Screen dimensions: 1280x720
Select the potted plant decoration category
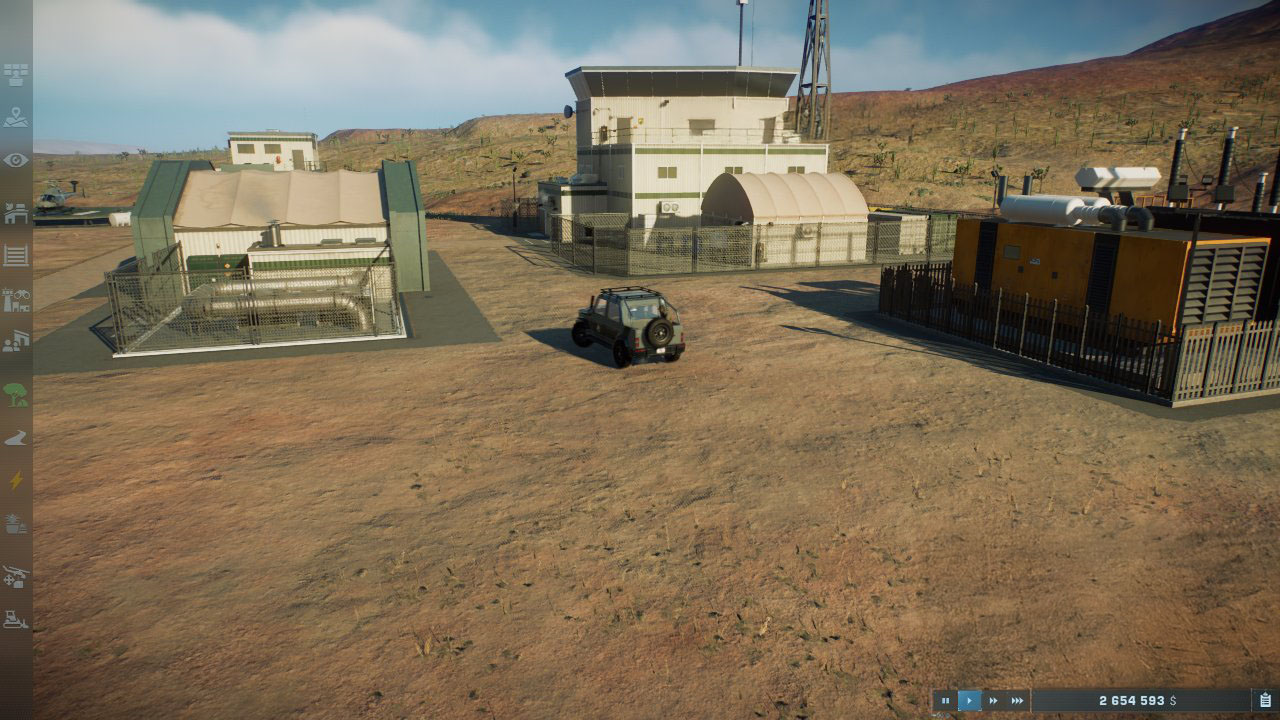[16, 524]
